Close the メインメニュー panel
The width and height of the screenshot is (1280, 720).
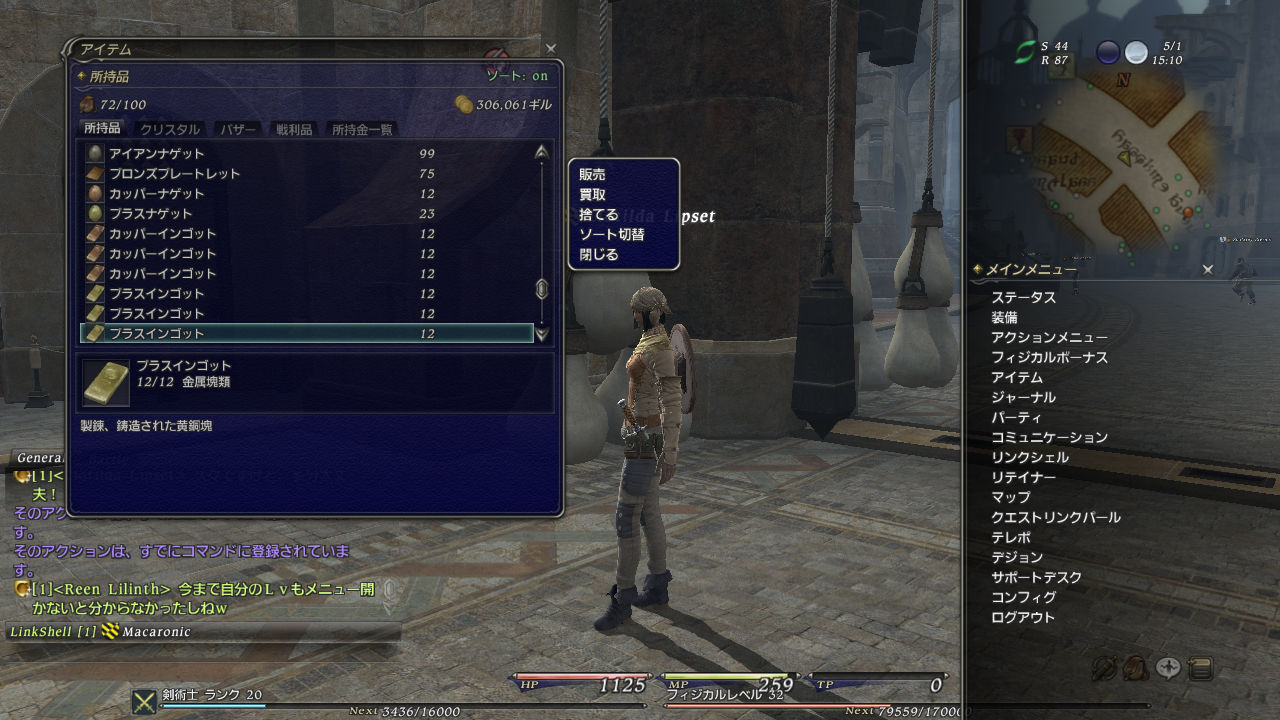1207,269
